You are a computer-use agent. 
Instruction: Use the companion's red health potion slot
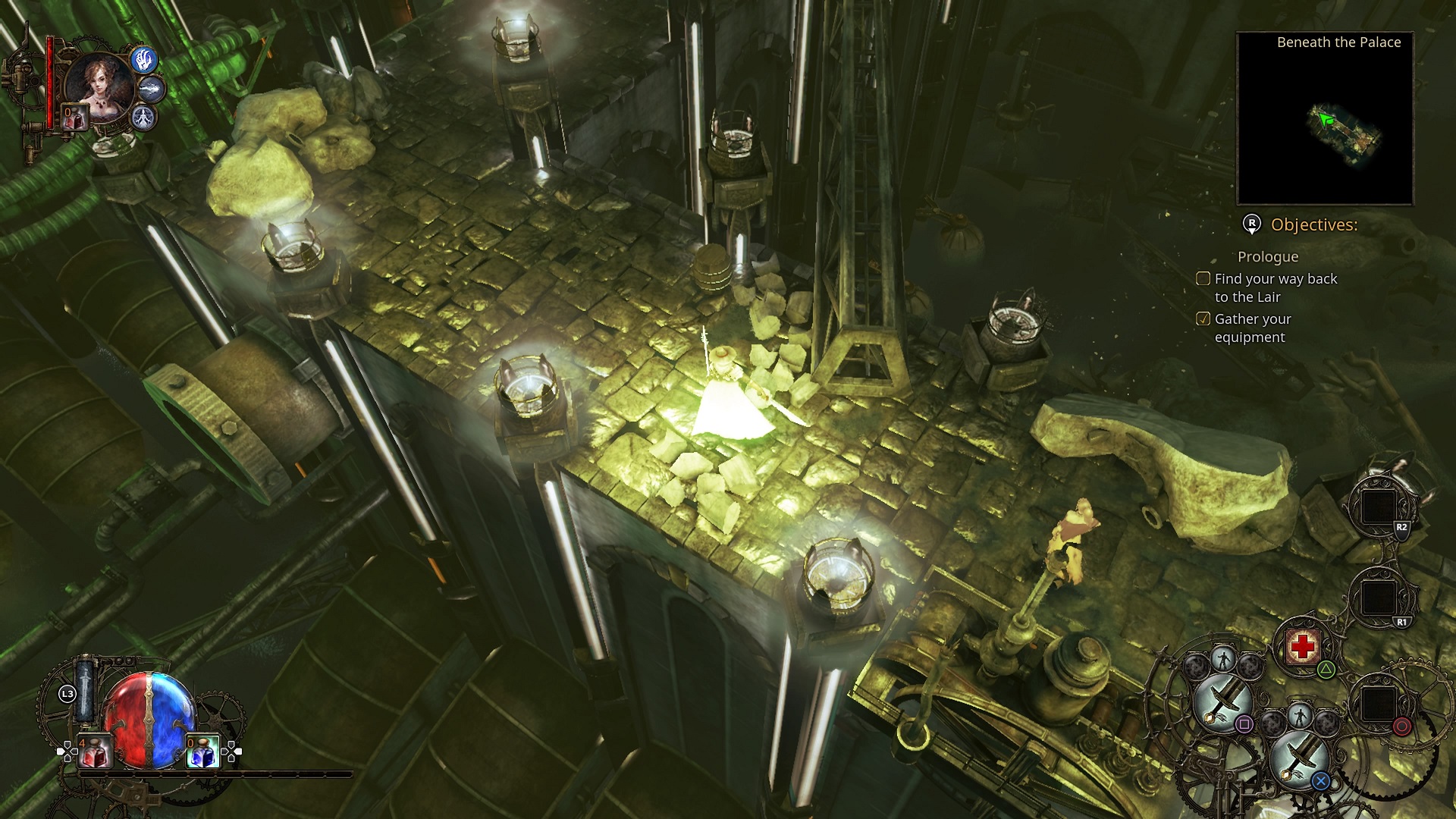74,118
